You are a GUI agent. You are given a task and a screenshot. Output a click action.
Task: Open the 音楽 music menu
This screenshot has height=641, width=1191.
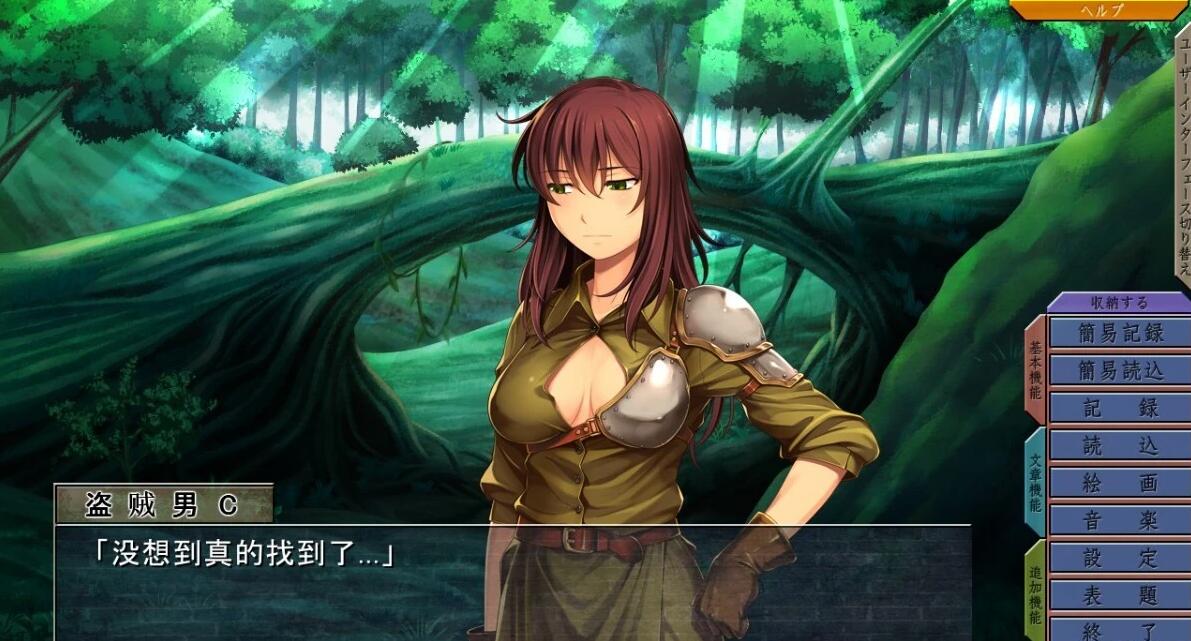point(1120,521)
